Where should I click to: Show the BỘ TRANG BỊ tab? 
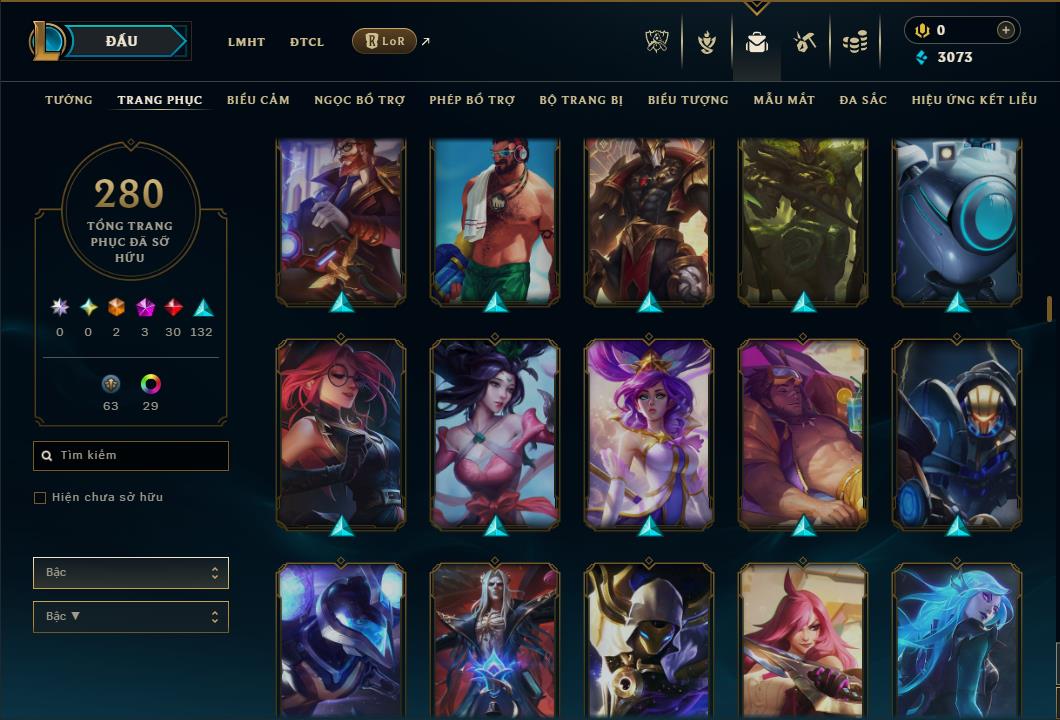(x=581, y=100)
